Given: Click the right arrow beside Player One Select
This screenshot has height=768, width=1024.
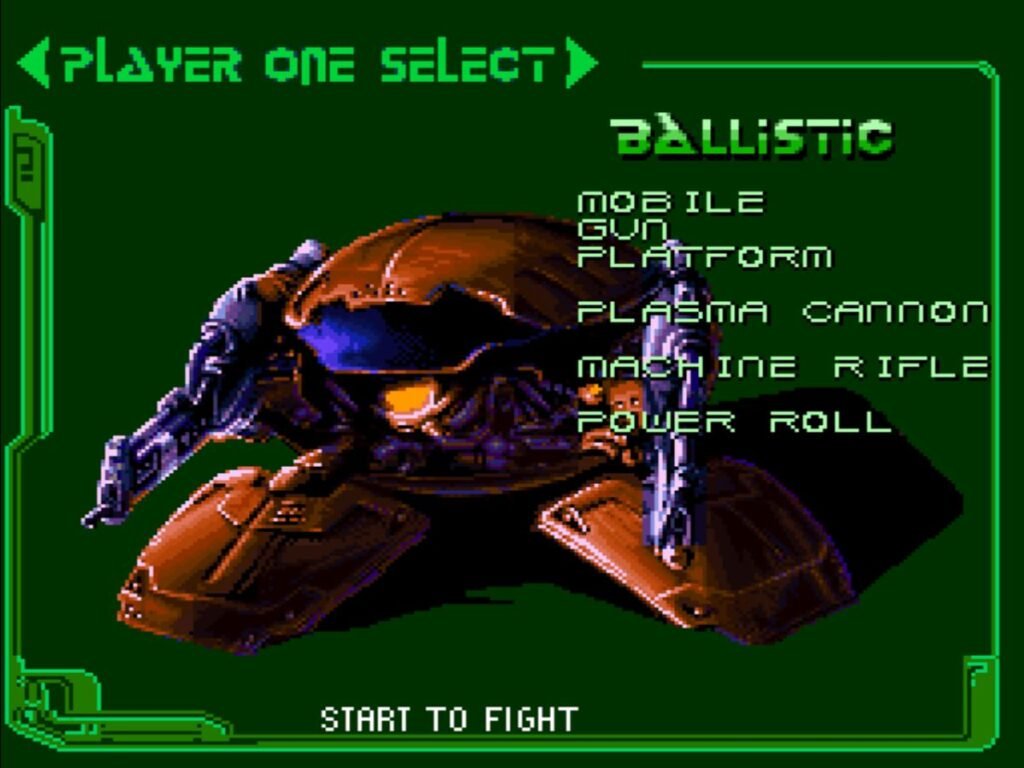Looking at the screenshot, I should pyautogui.click(x=579, y=63).
